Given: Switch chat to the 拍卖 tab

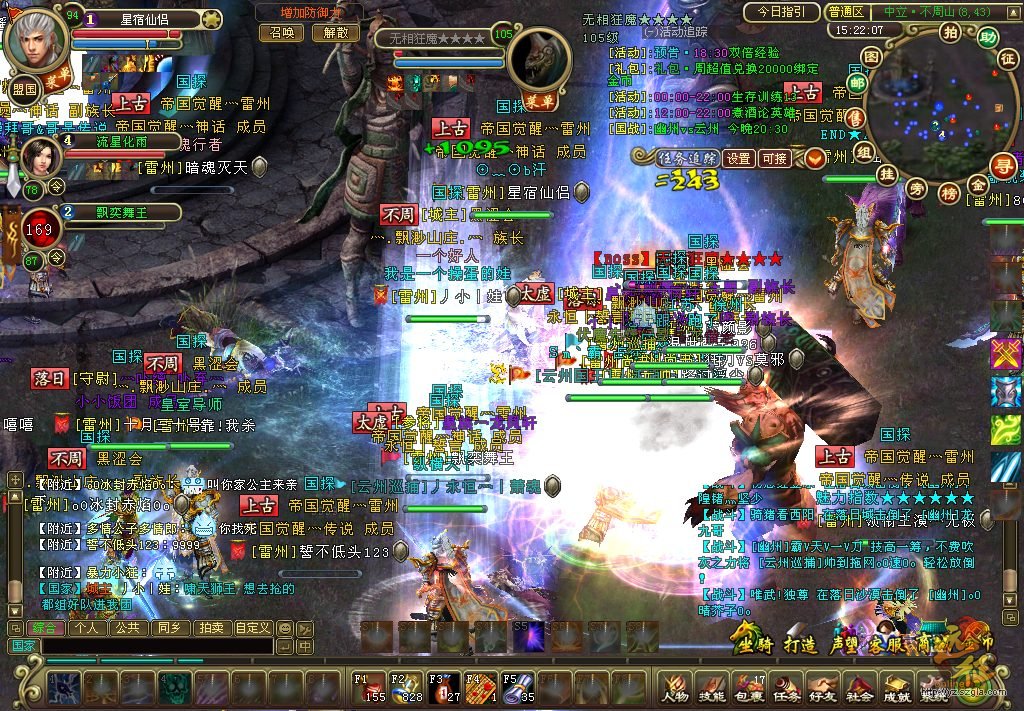Looking at the screenshot, I should click(x=210, y=628).
